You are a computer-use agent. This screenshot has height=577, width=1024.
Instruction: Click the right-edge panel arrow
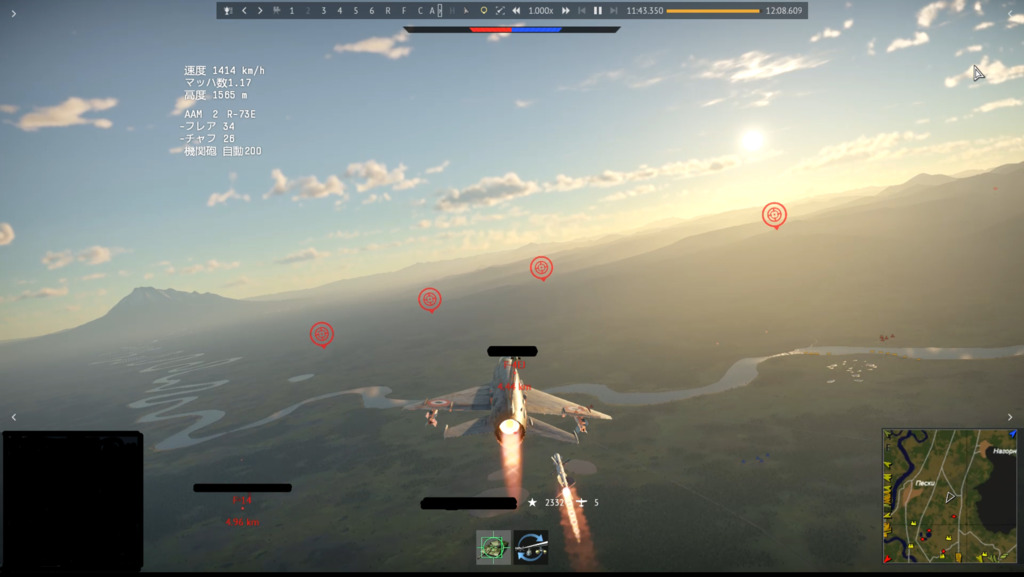pos(1010,417)
